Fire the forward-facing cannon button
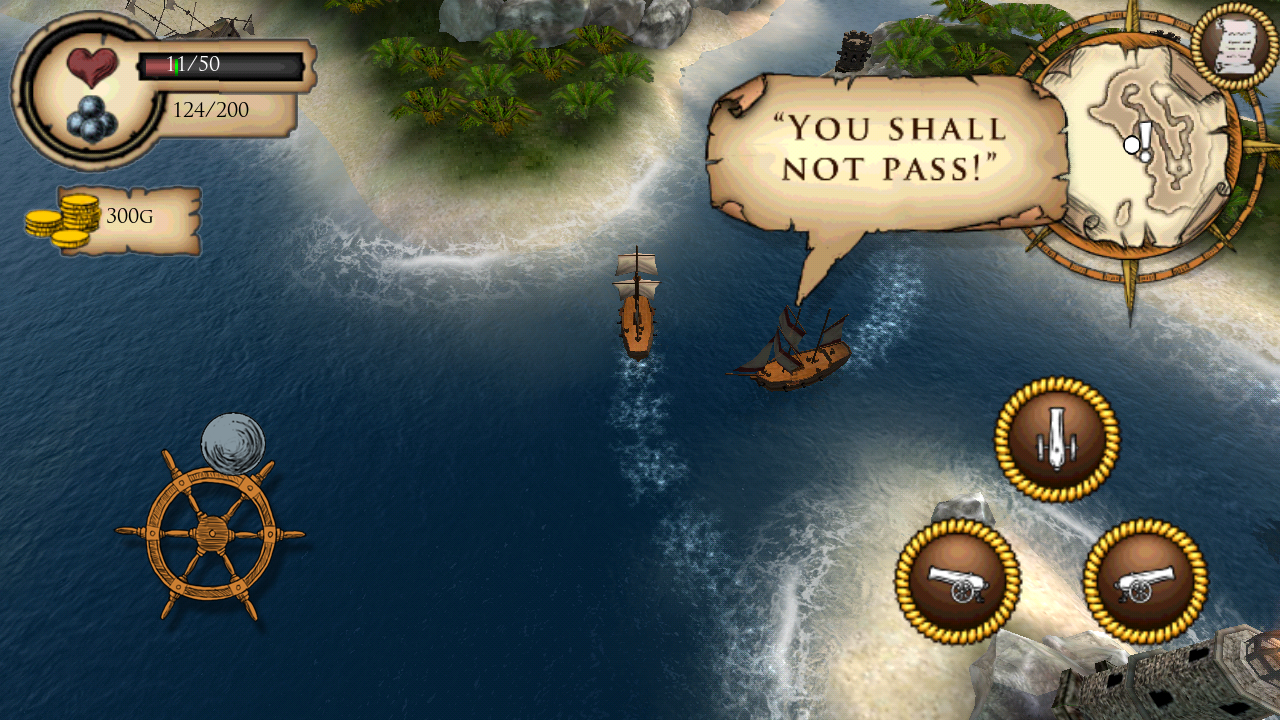Screen dimensions: 1280x720 tap(1057, 439)
